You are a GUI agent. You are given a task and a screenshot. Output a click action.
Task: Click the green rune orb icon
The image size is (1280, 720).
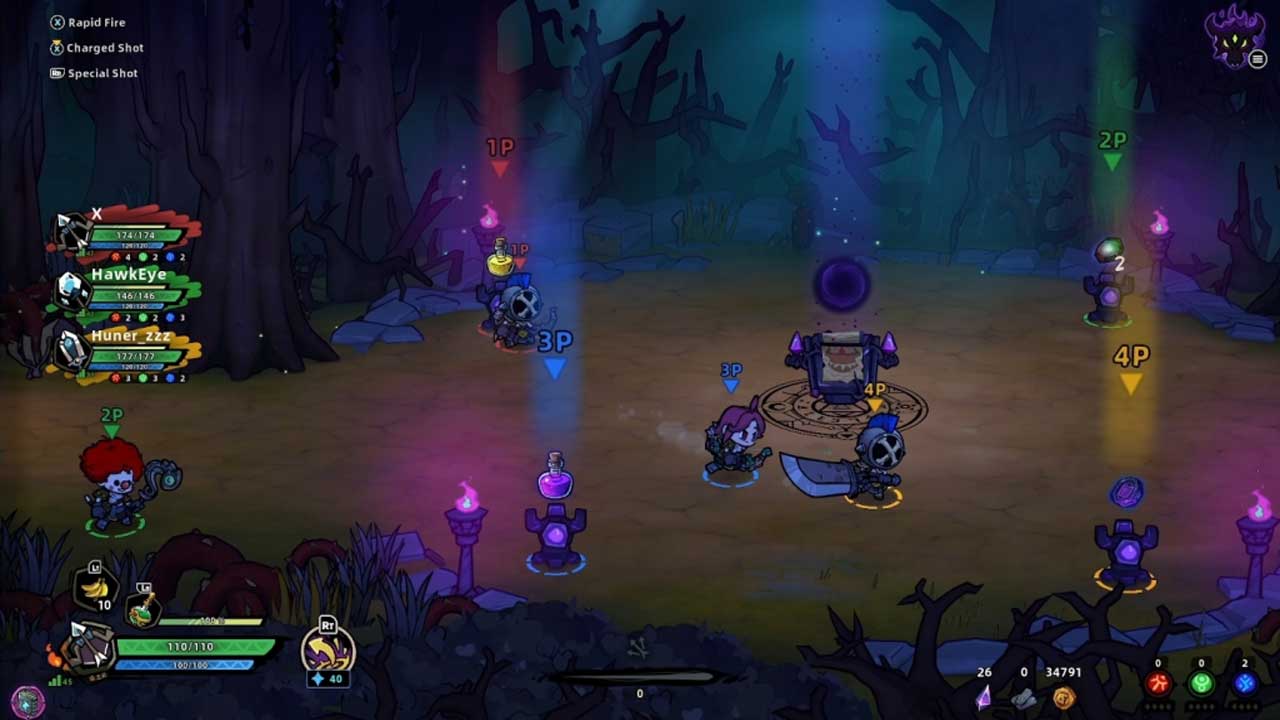(1201, 684)
